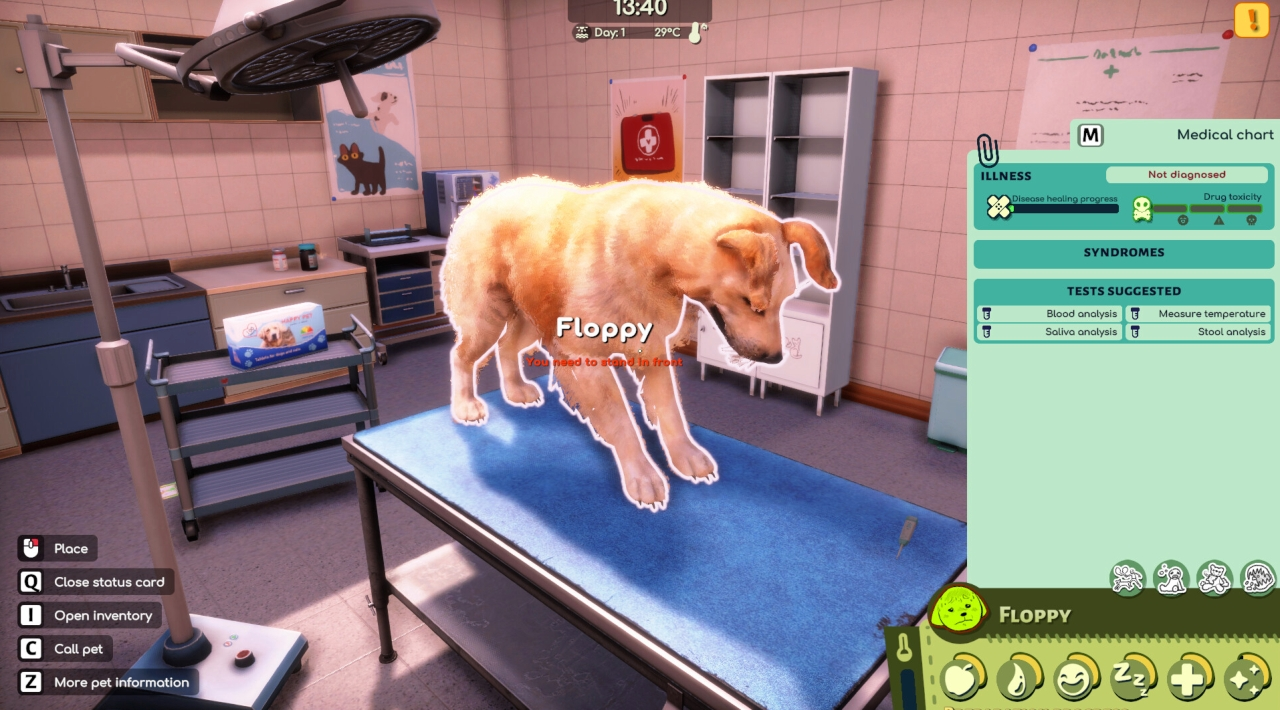1280x710 pixels.
Task: Check the apple hunger need icon
Action: tap(962, 680)
